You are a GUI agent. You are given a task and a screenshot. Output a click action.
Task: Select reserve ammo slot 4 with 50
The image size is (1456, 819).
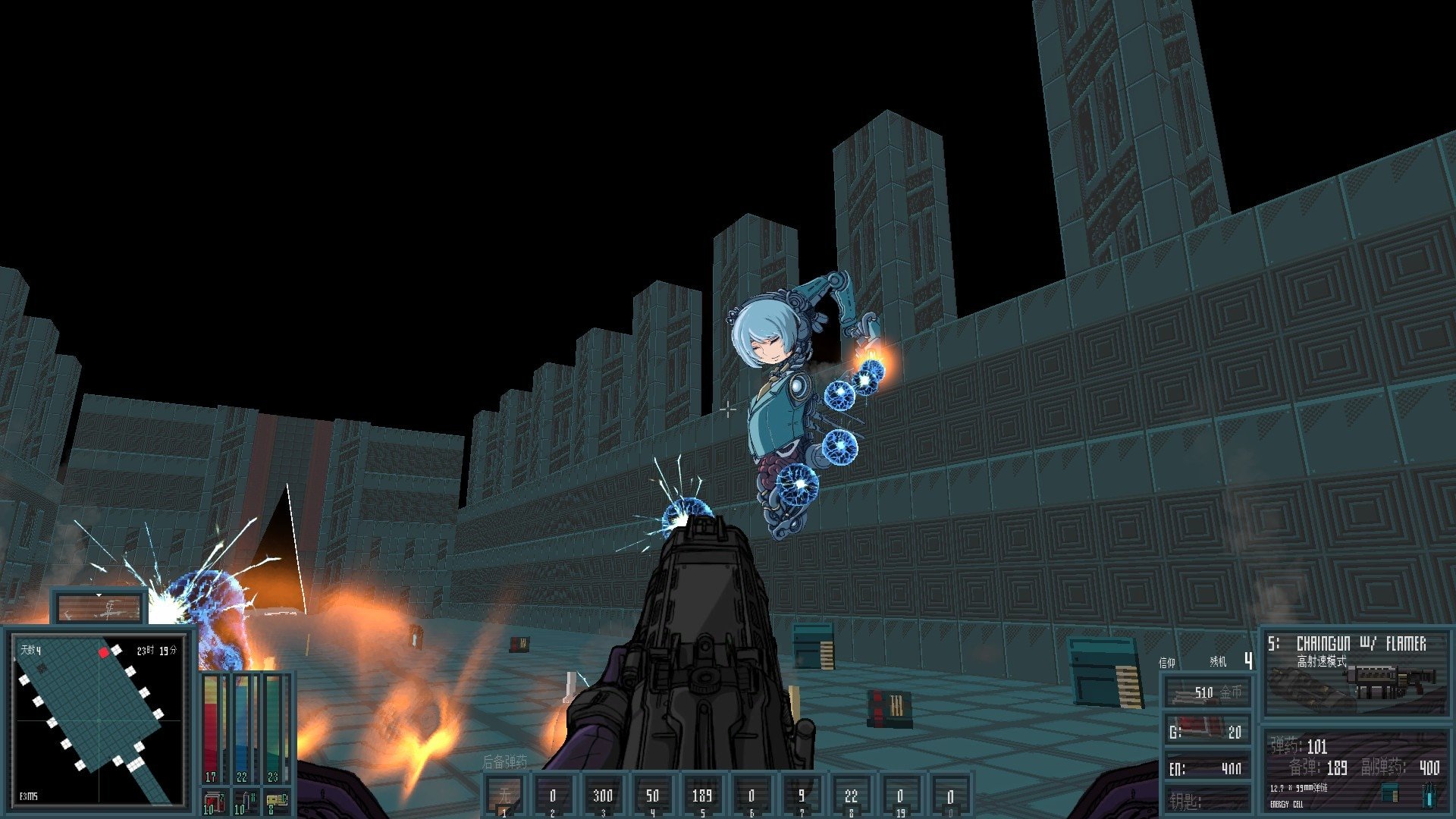tap(652, 796)
